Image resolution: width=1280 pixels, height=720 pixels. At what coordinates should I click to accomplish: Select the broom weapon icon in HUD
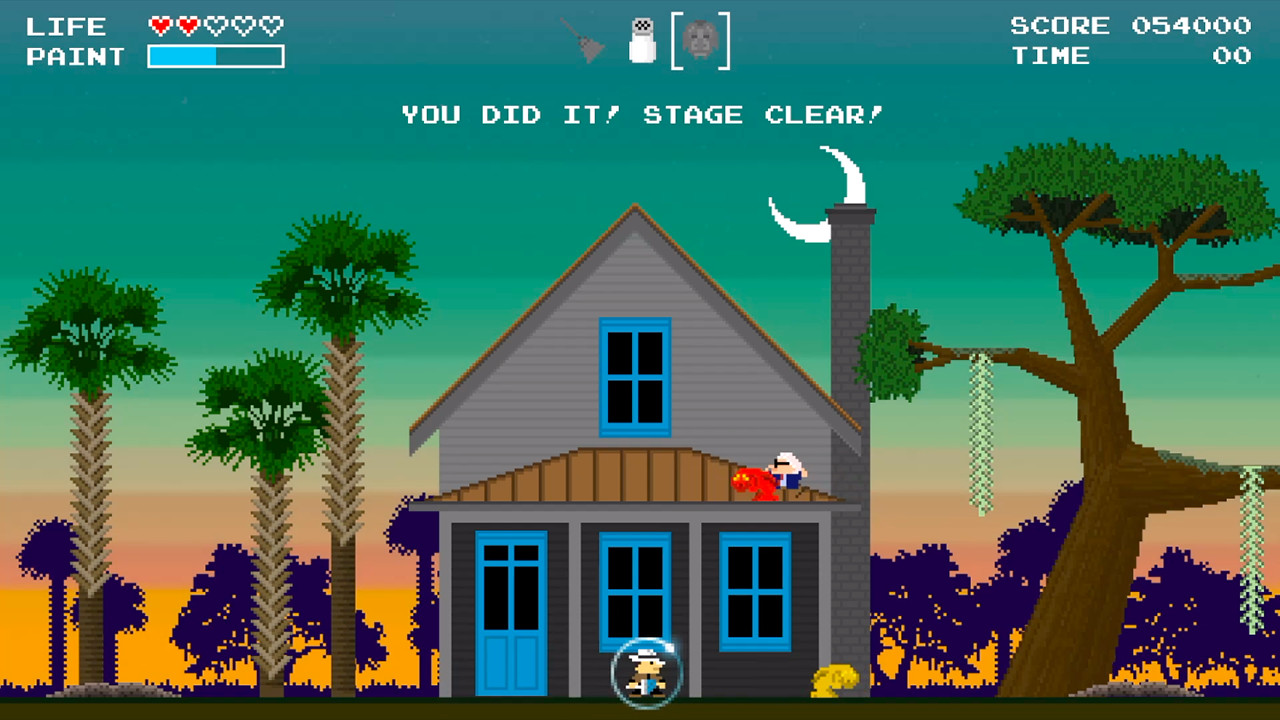pyautogui.click(x=584, y=40)
